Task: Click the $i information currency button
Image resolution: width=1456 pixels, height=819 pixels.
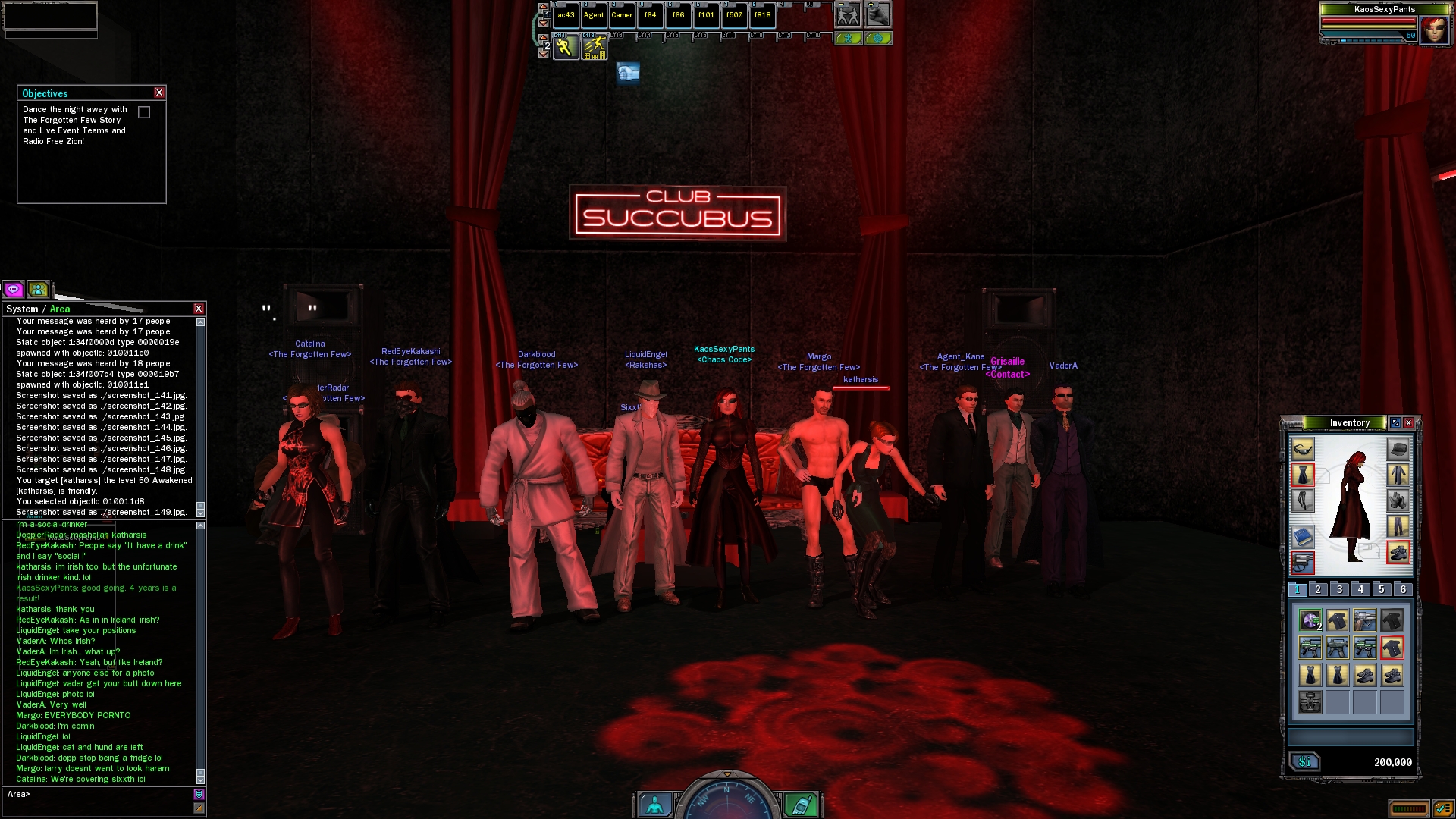Action: point(1304,761)
